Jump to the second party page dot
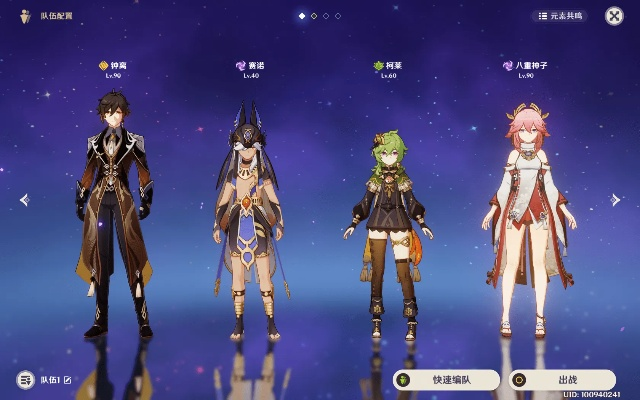640x400 pixels. [314, 16]
